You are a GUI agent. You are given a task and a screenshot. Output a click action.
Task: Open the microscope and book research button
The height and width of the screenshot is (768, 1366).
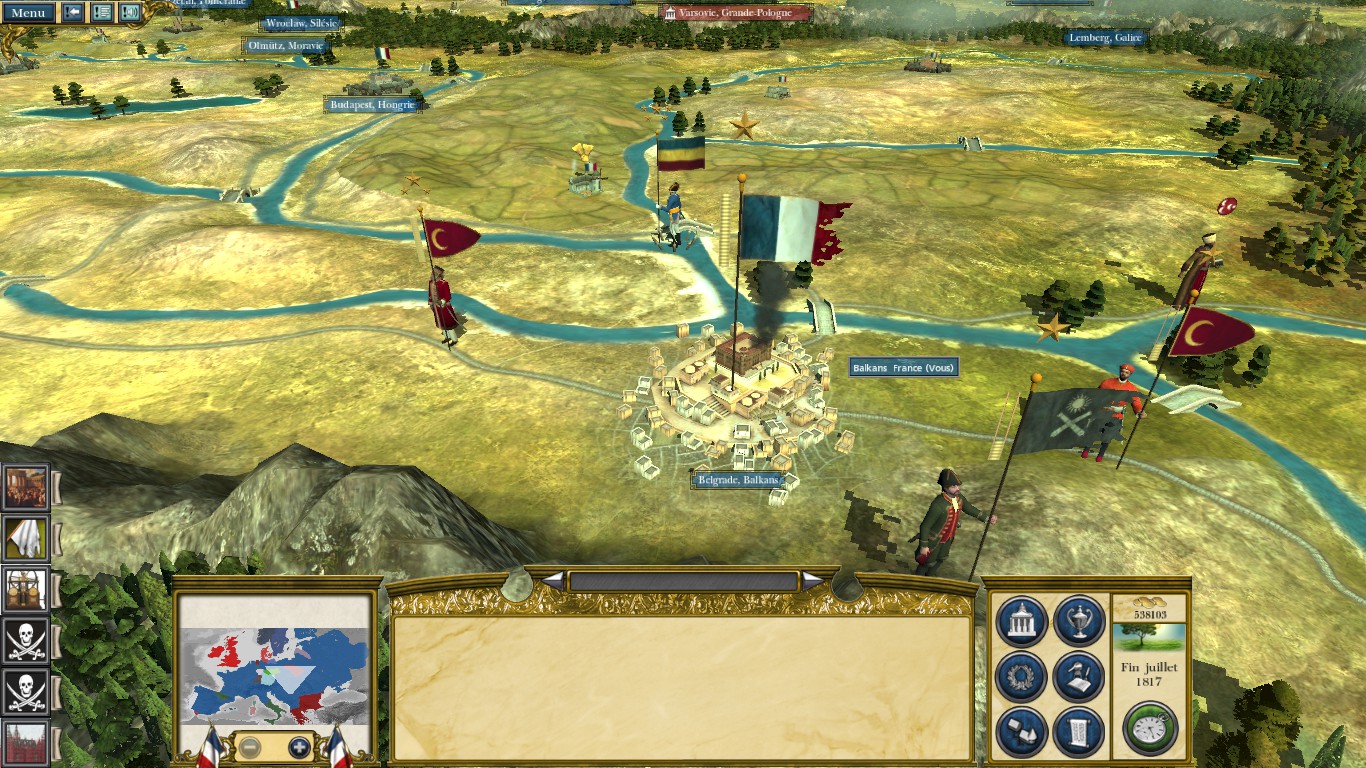(1078, 677)
